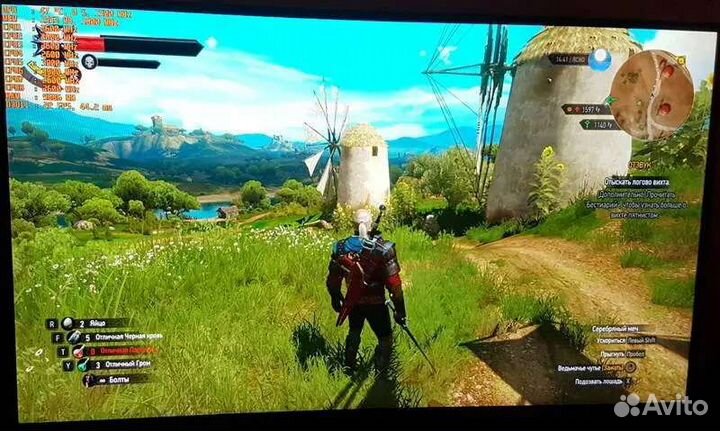Click the skull toxicity icon
Image resolution: width=720 pixels, height=431 pixels.
point(89,62)
